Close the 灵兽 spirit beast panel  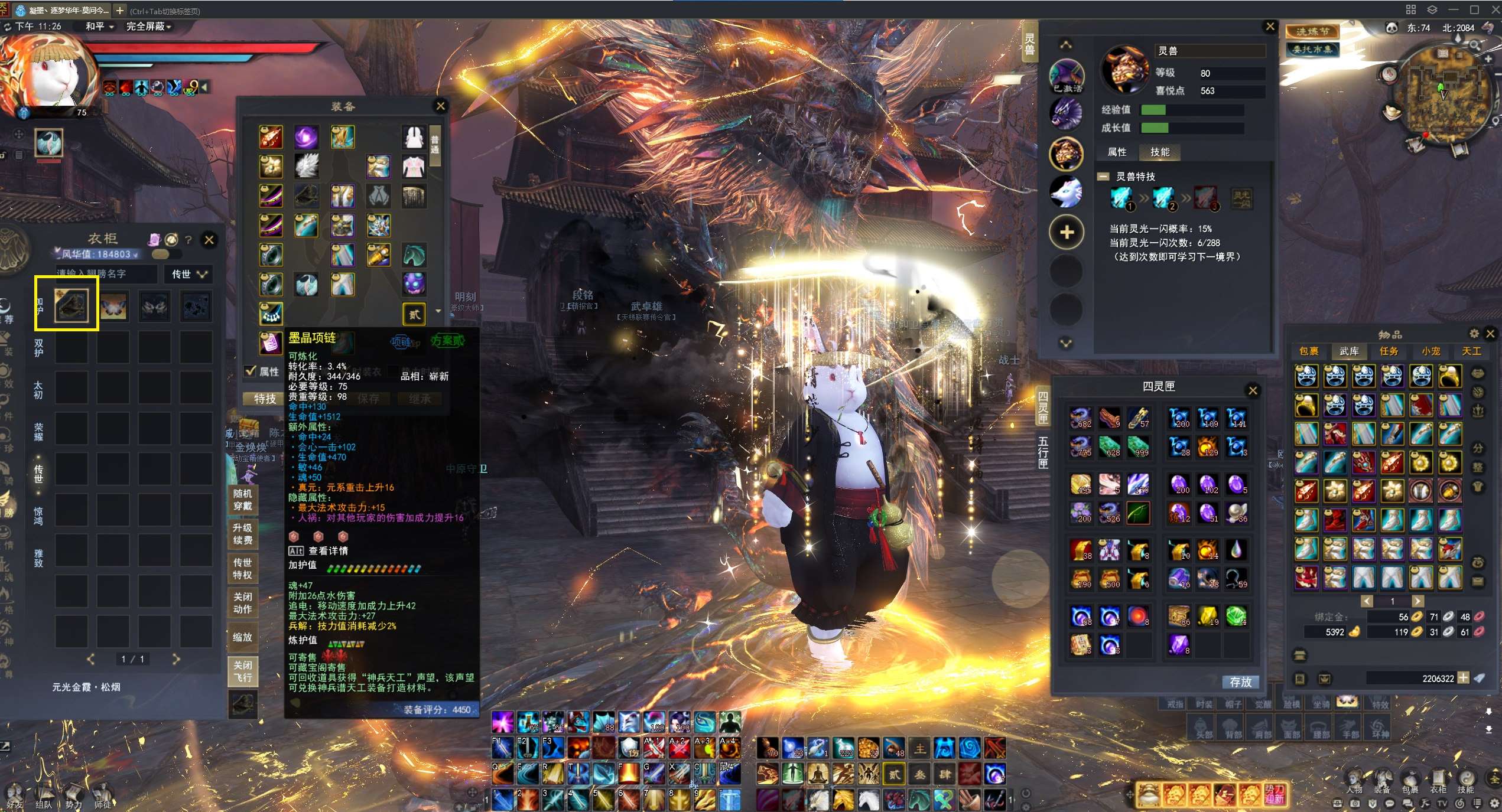pyautogui.click(x=1270, y=27)
